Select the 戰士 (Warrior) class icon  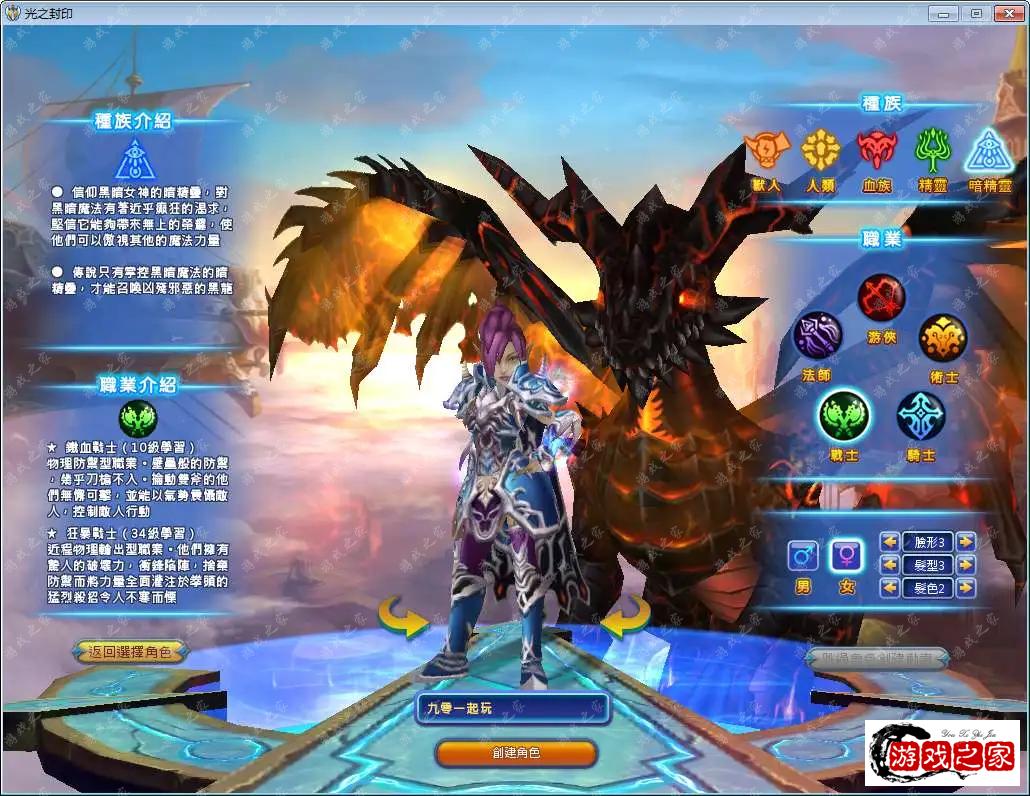click(843, 415)
